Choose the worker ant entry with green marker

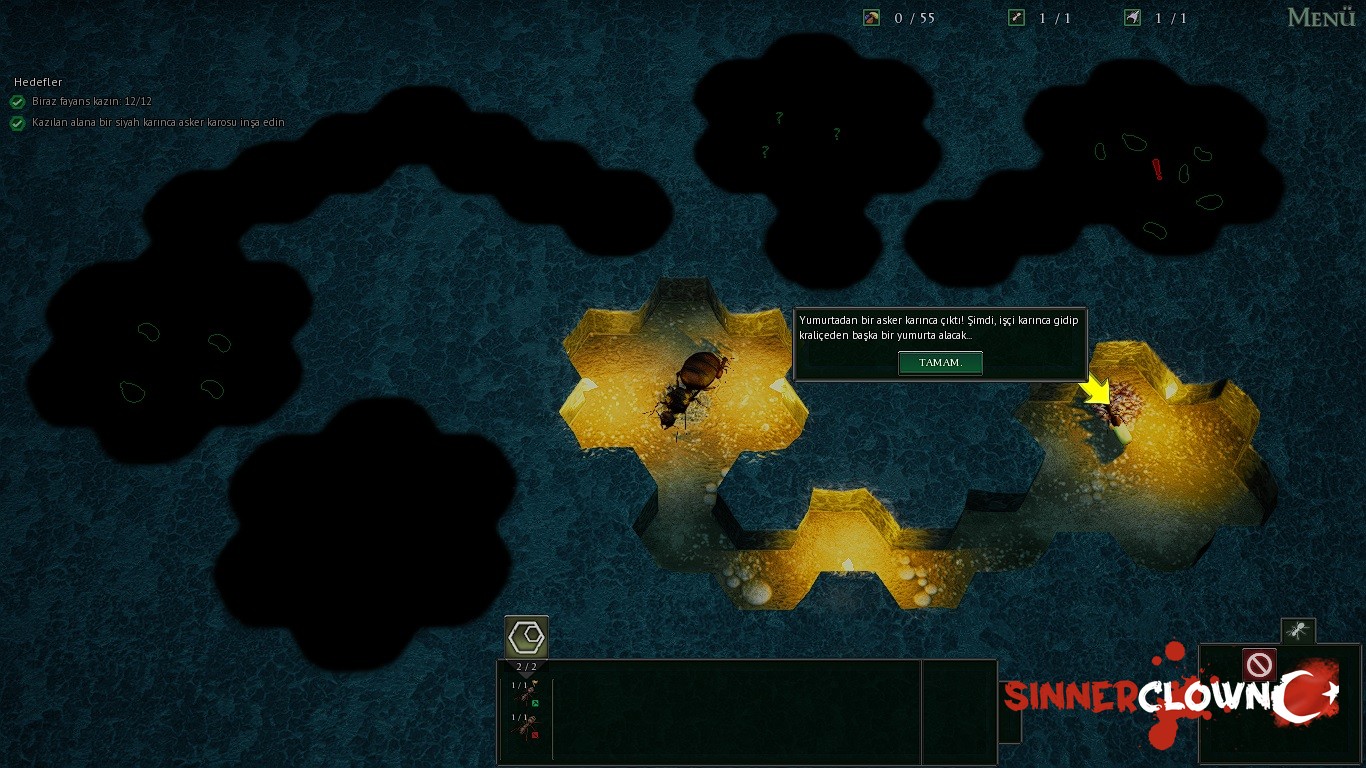526,693
